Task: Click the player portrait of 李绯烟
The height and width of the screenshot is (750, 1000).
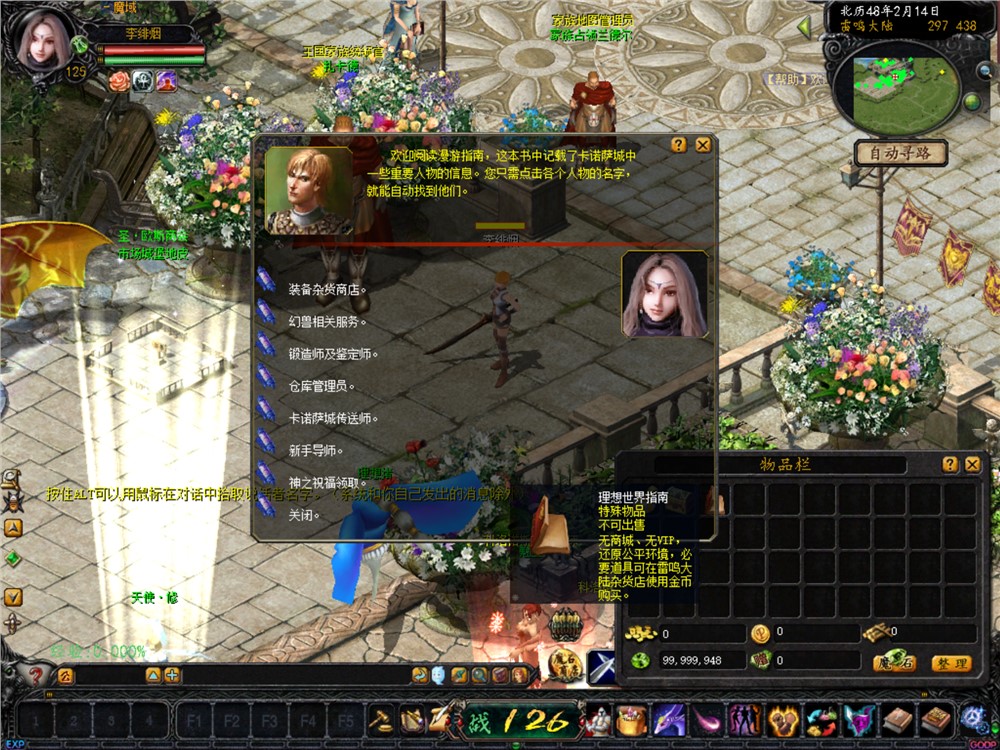Action: pyautogui.click(x=41, y=40)
